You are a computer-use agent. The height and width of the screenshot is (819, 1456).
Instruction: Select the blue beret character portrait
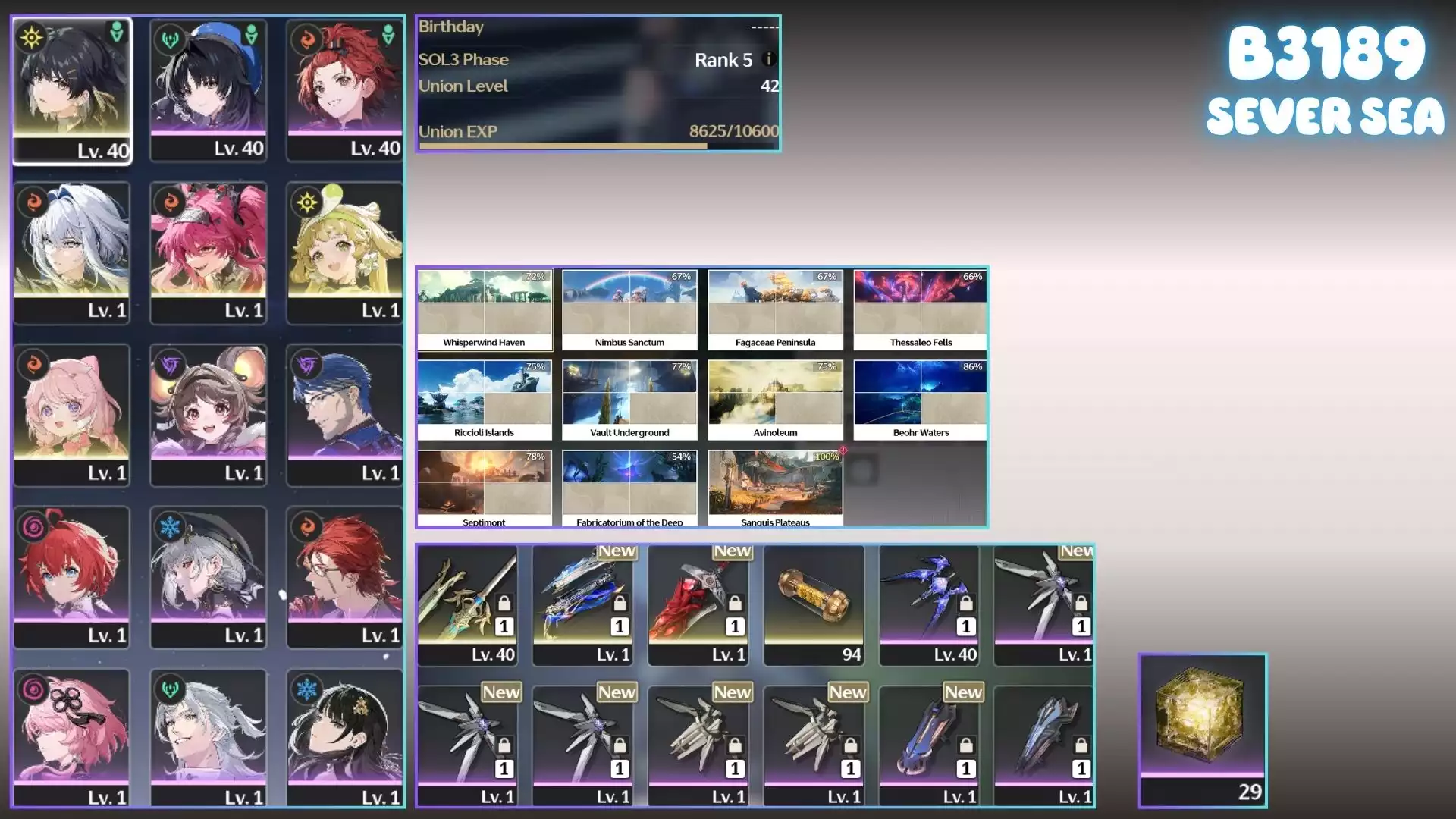pyautogui.click(x=209, y=90)
